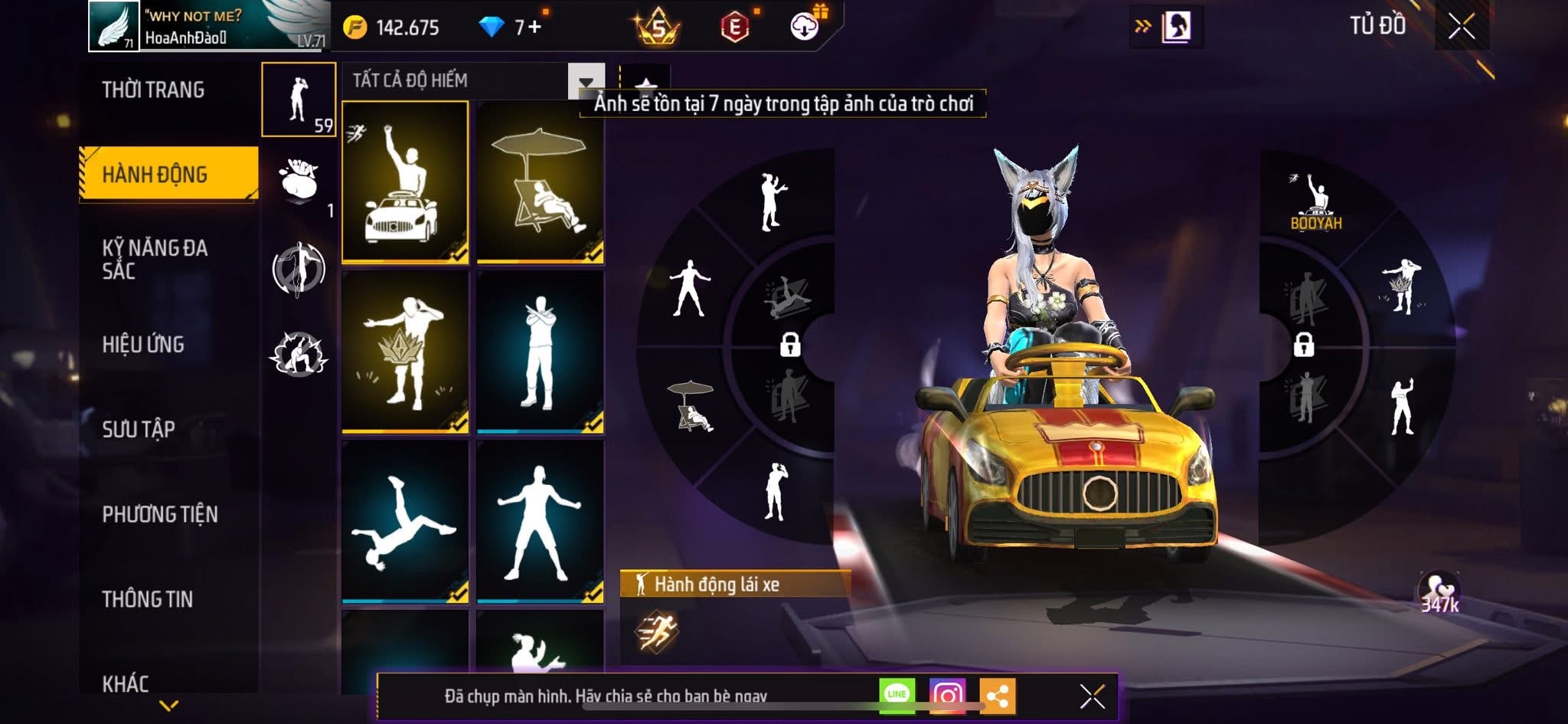Open the Thông Tin category

click(x=147, y=599)
